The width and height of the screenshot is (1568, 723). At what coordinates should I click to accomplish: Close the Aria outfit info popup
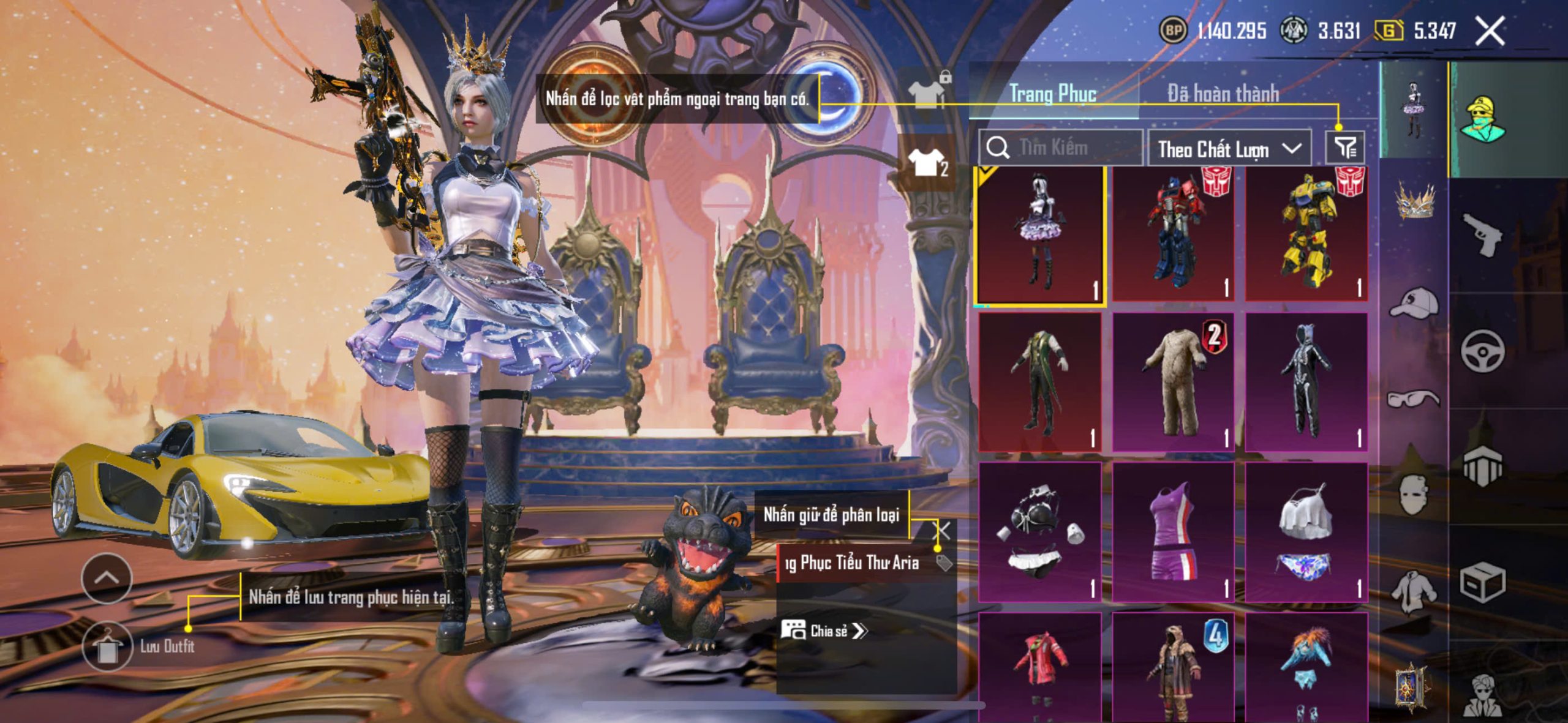pyautogui.click(x=943, y=530)
